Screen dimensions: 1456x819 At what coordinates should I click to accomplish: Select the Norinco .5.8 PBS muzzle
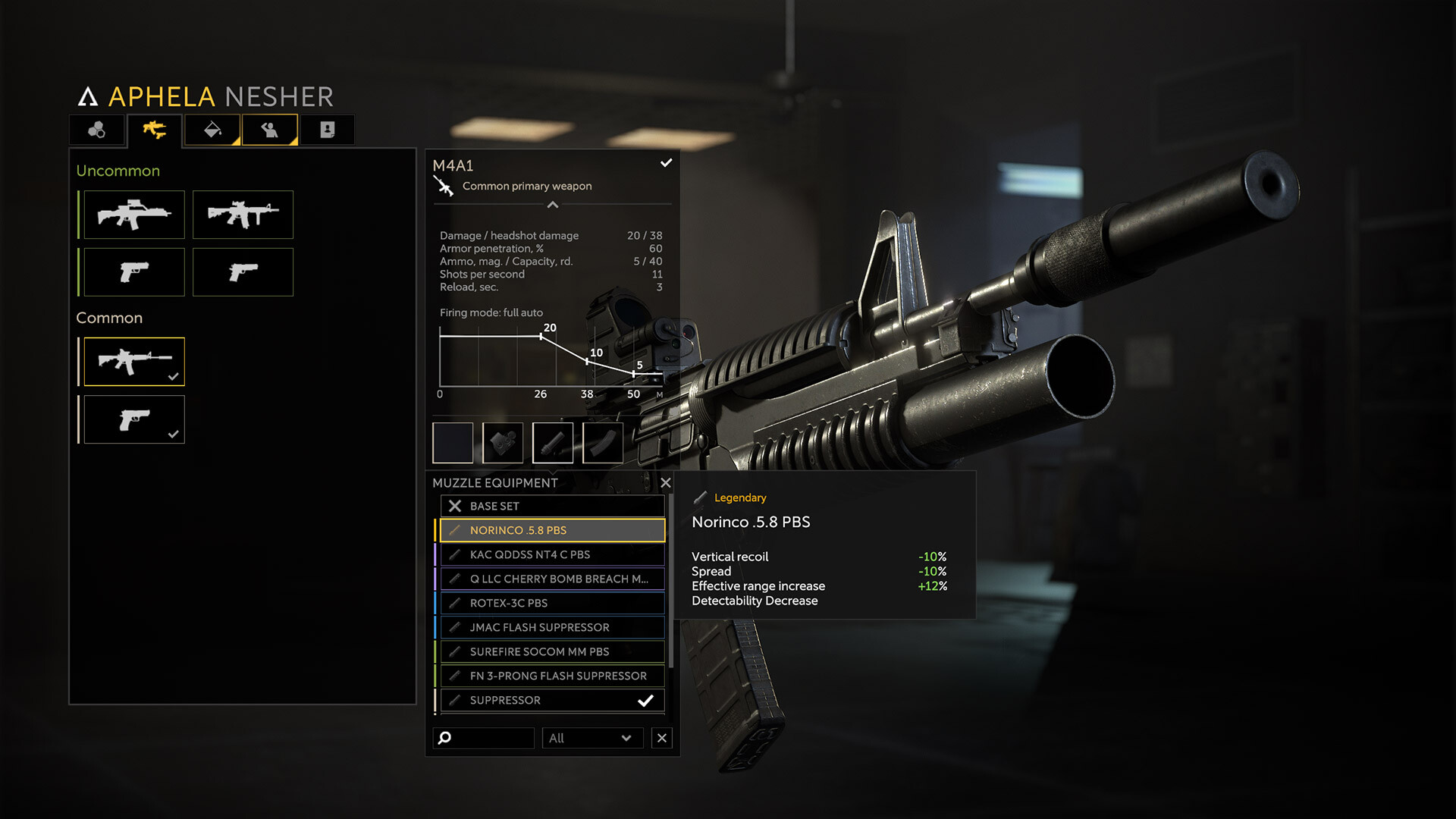pyautogui.click(x=551, y=530)
